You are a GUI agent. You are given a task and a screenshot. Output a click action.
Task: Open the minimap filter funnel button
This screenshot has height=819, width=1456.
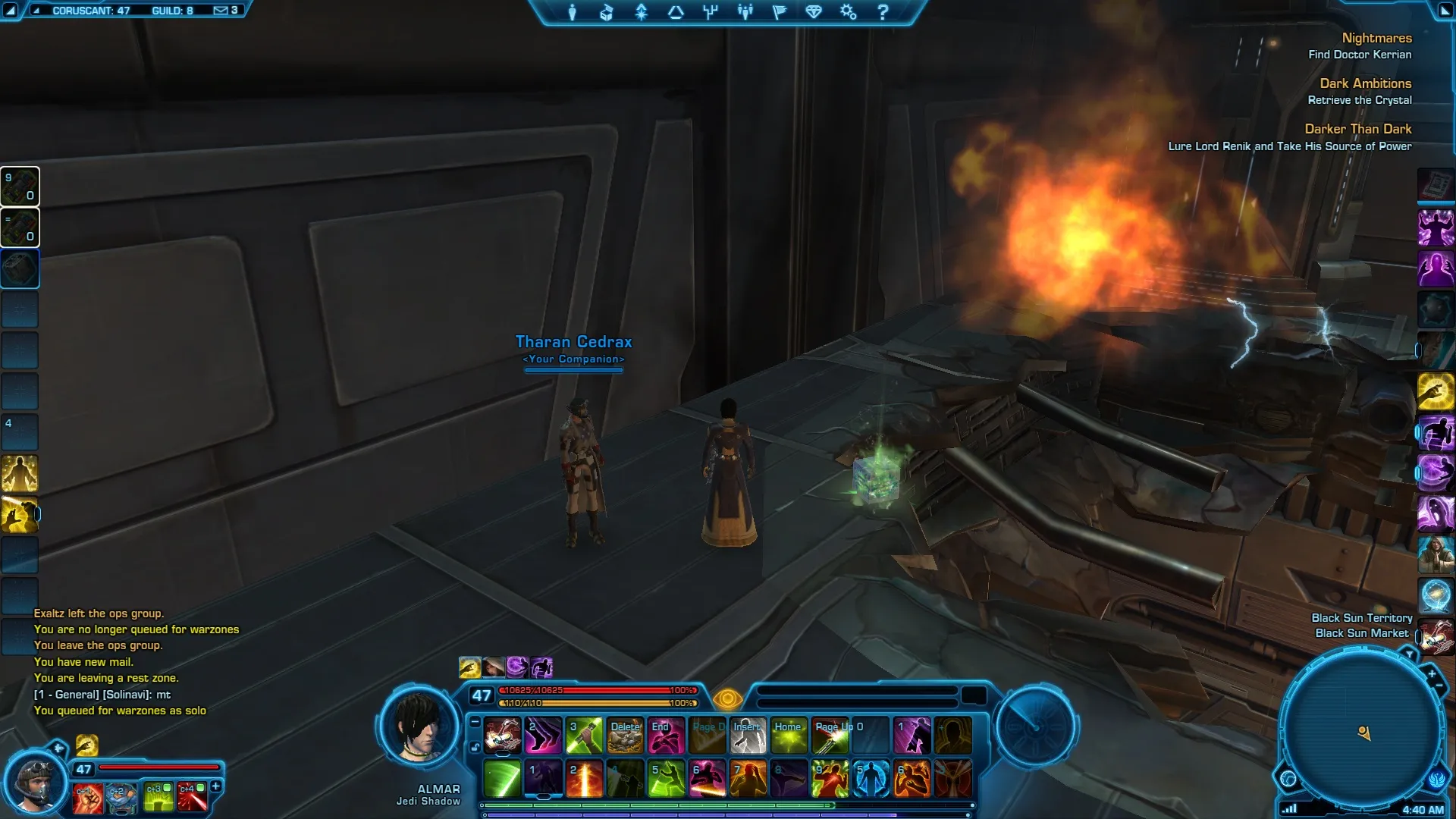[1409, 654]
